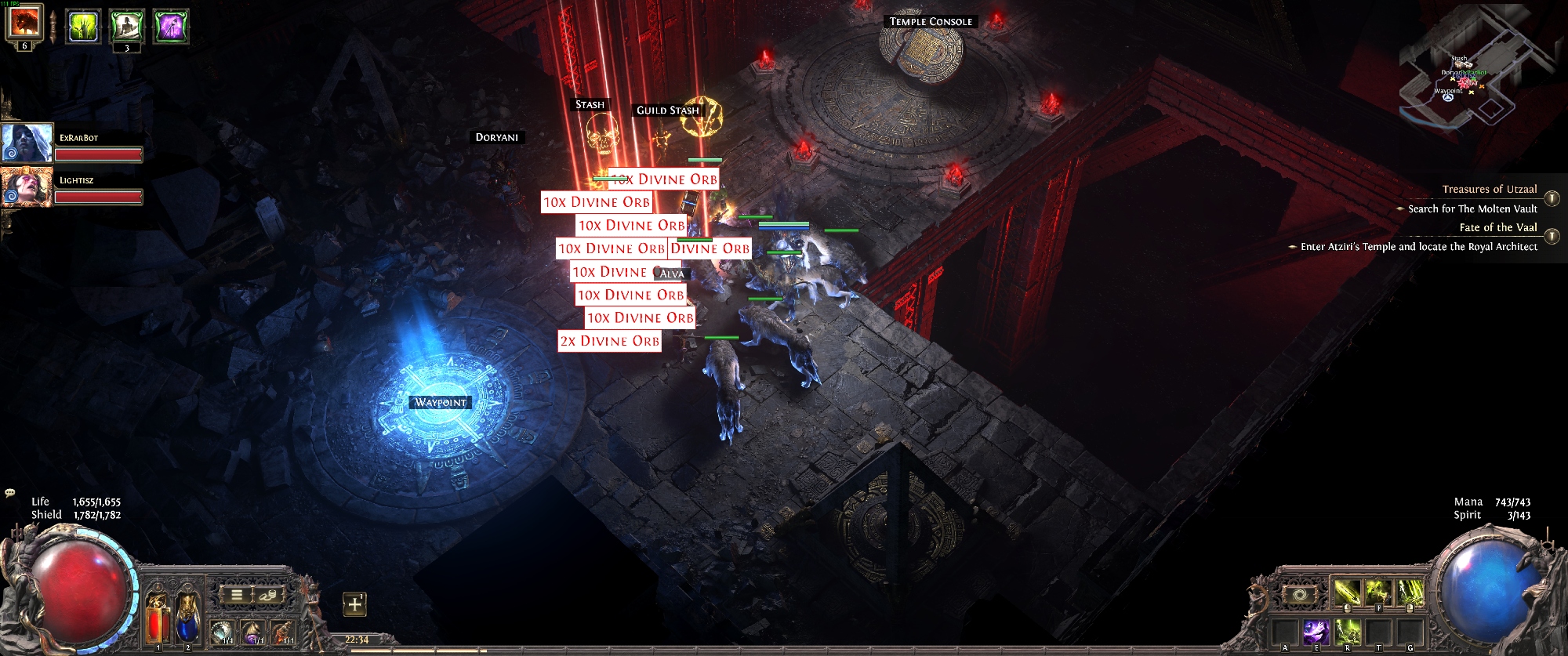
Task: Activate the skill in the F slot
Action: point(1377,593)
